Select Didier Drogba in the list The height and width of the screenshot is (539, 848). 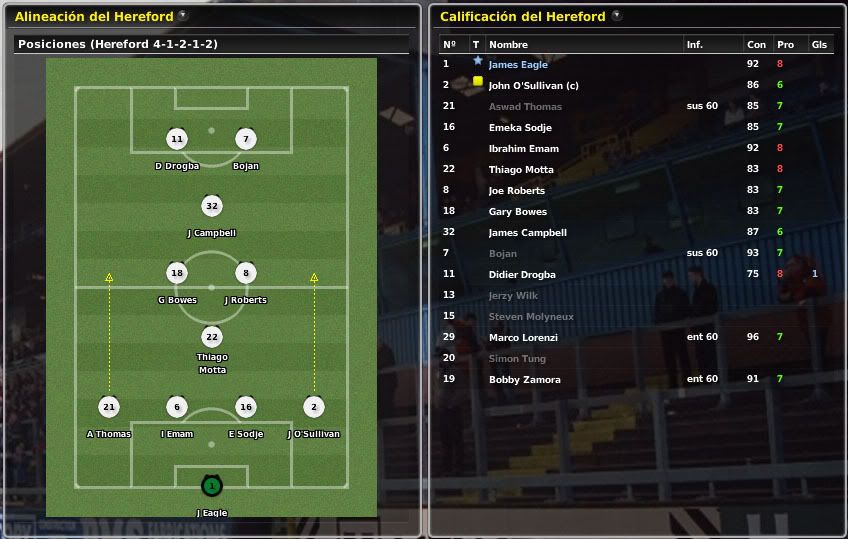click(x=522, y=275)
